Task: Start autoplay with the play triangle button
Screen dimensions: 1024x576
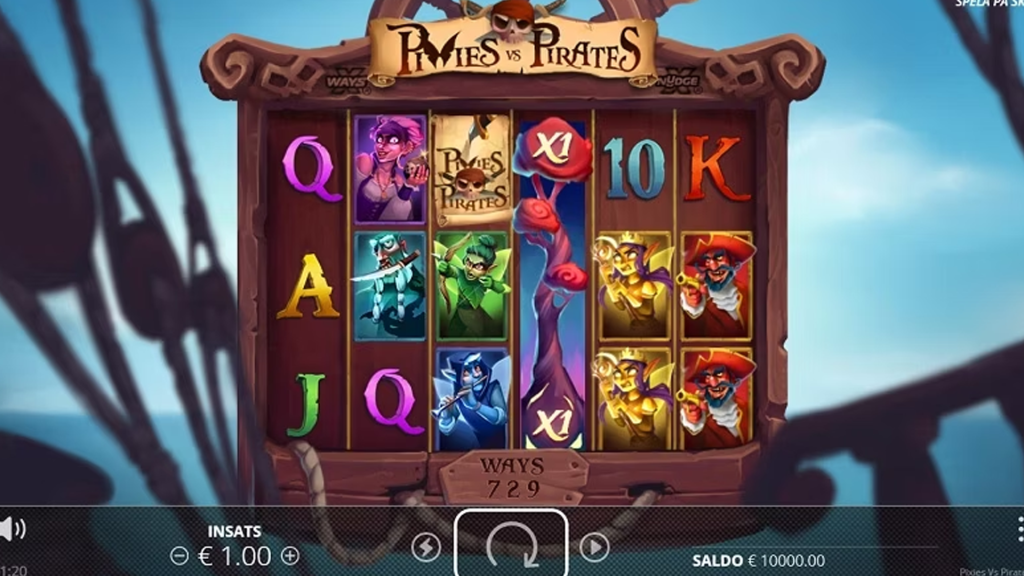Action: click(x=595, y=546)
